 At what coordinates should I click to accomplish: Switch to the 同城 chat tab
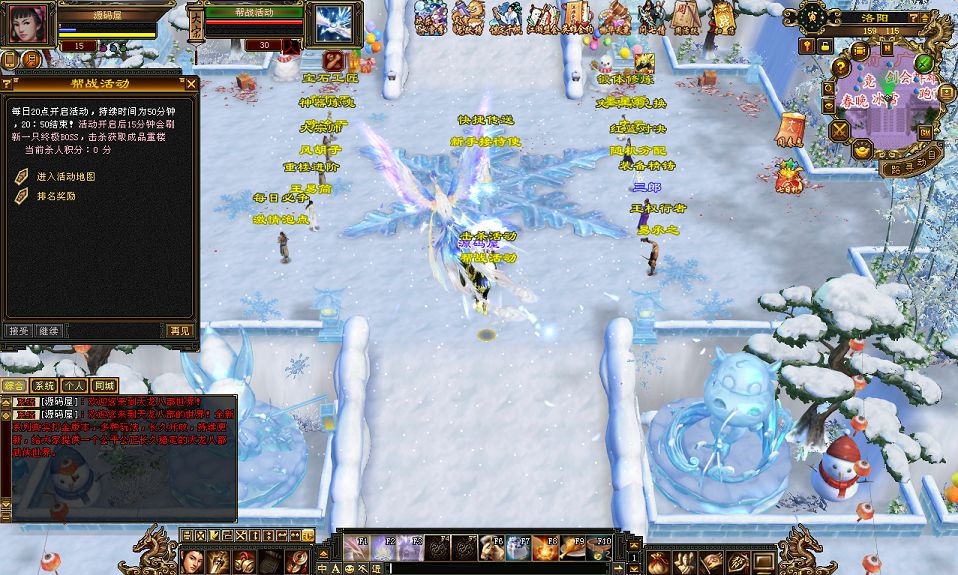[x=104, y=385]
